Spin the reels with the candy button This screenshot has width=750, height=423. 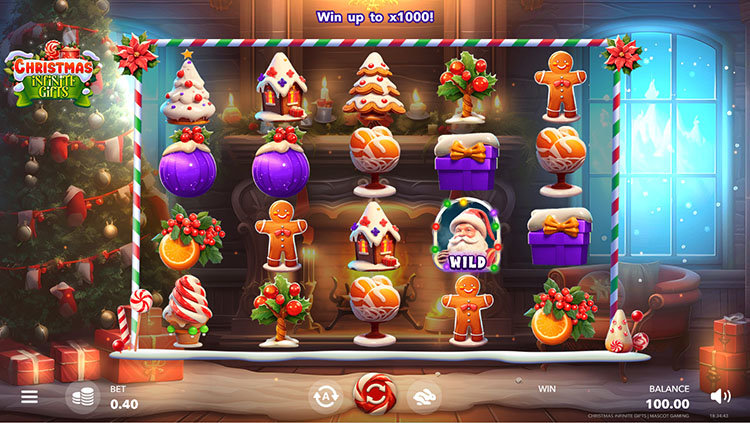pyautogui.click(x=375, y=394)
